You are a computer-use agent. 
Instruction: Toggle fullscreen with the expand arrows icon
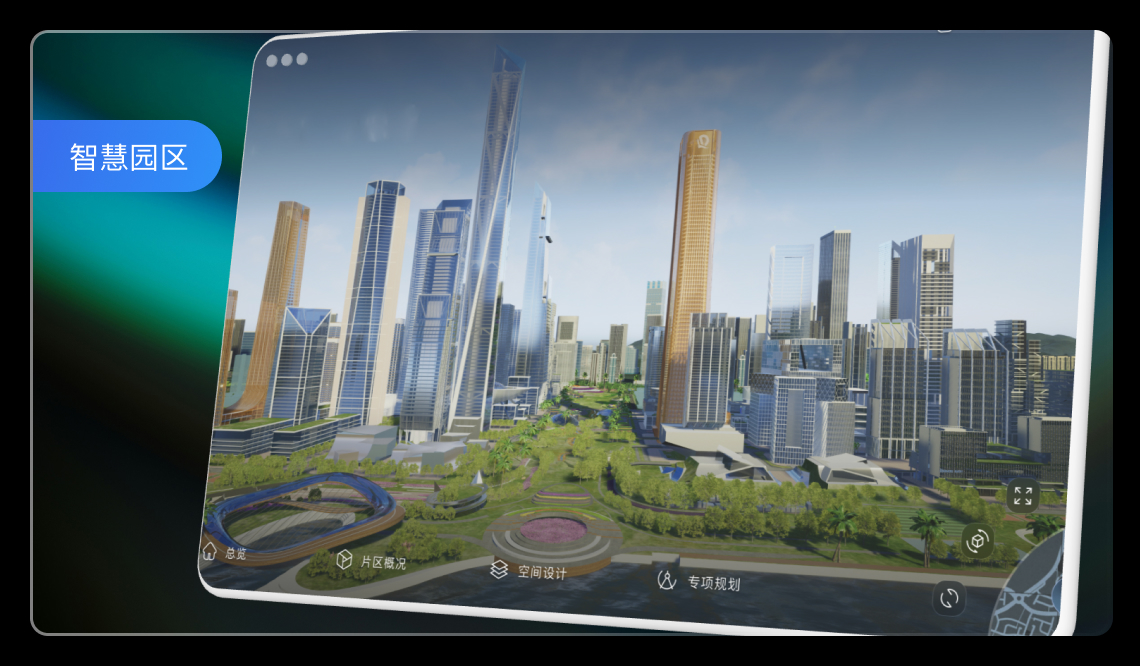pos(1022,495)
